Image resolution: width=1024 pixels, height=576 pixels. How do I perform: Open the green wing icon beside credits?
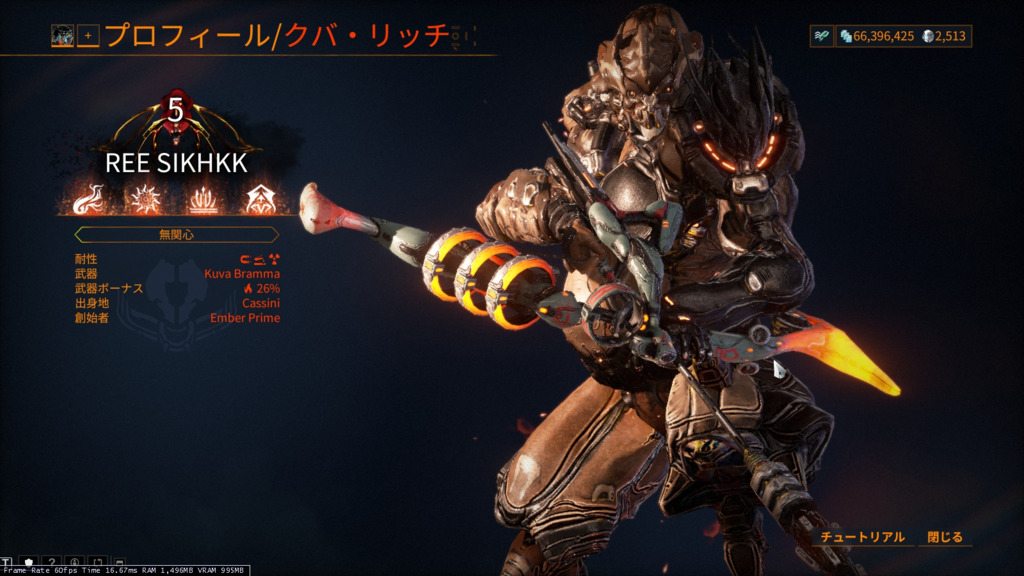point(821,36)
